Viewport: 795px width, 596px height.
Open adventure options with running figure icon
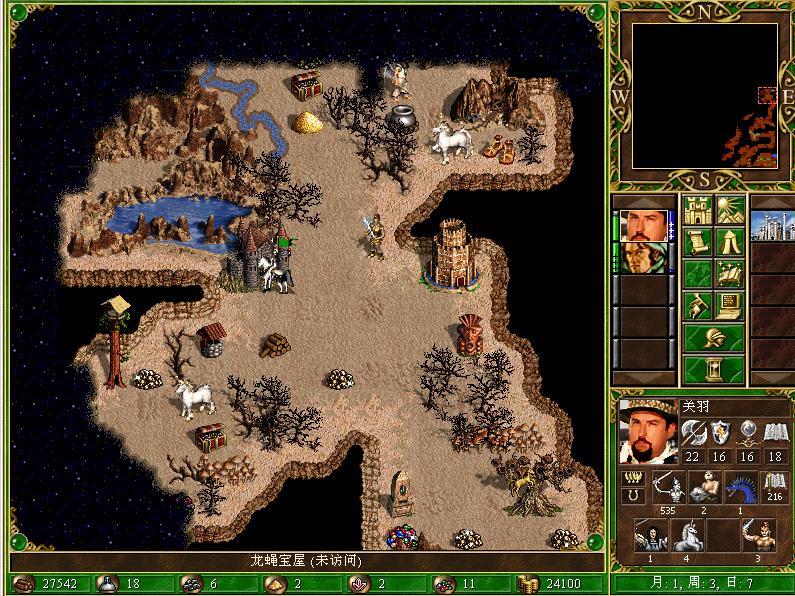tap(697, 303)
